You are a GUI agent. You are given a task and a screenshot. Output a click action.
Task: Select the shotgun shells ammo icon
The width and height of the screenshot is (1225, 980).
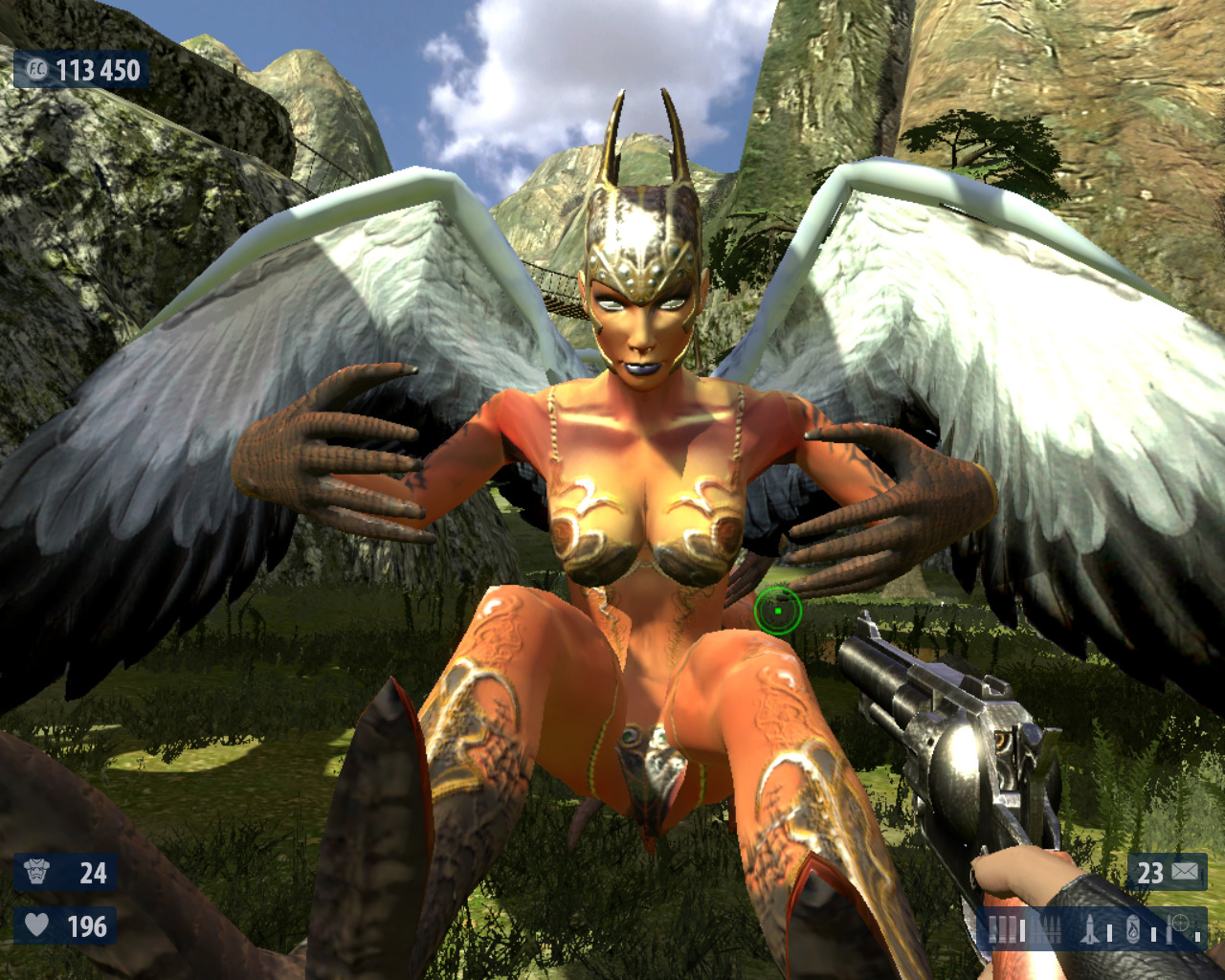1004,929
